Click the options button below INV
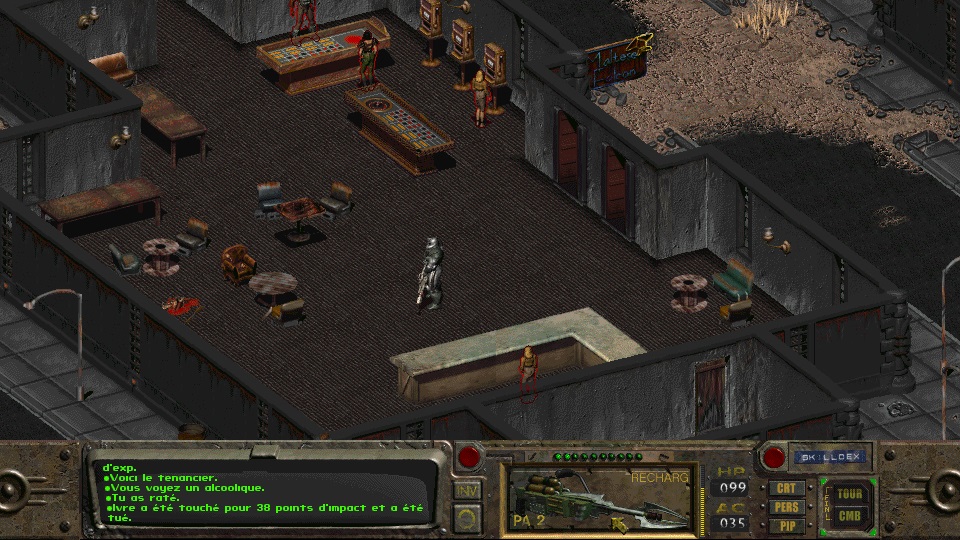Screen dimensions: 960x540 (x=468, y=517)
